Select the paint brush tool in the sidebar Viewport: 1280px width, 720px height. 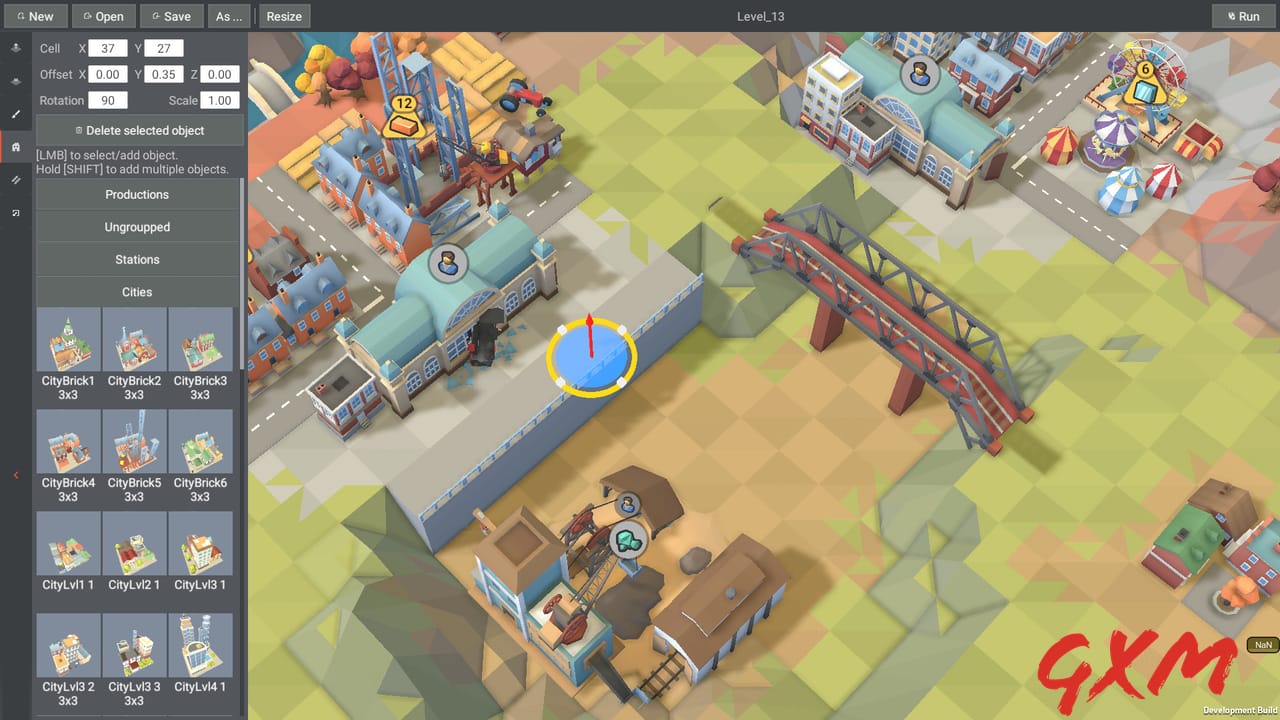[x=15, y=114]
